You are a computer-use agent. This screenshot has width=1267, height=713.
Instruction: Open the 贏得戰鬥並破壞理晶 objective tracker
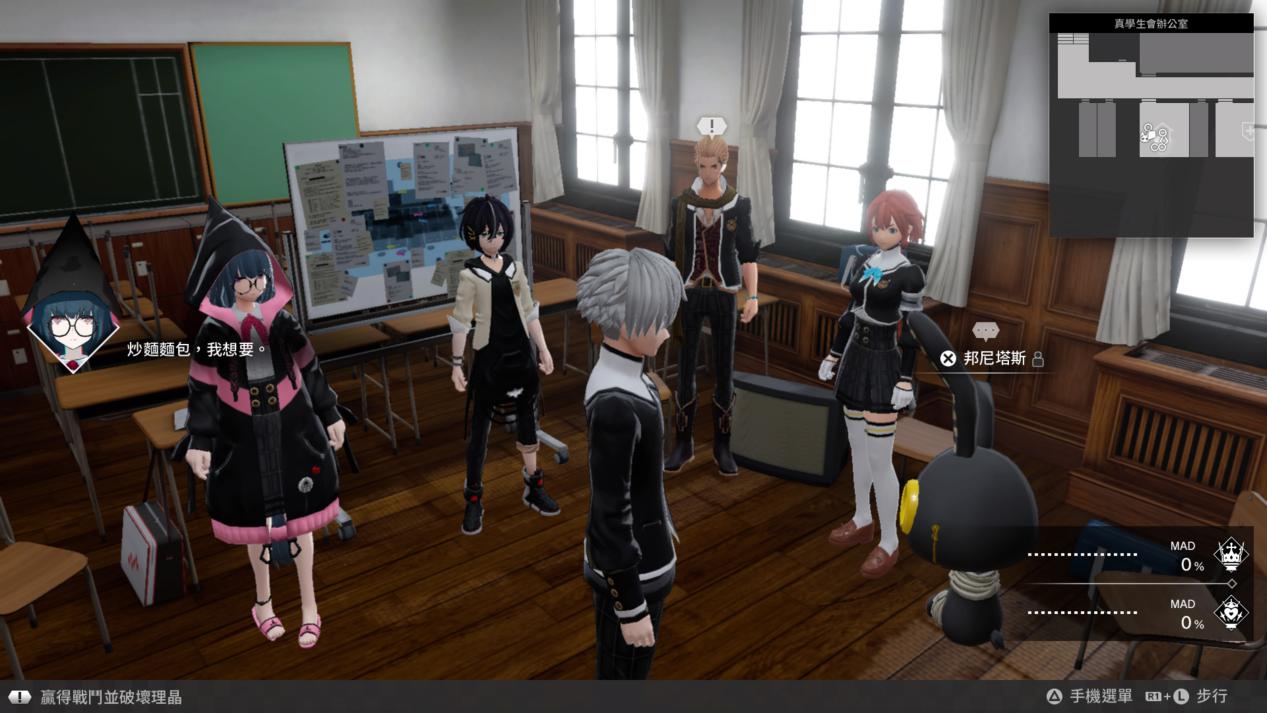point(110,697)
